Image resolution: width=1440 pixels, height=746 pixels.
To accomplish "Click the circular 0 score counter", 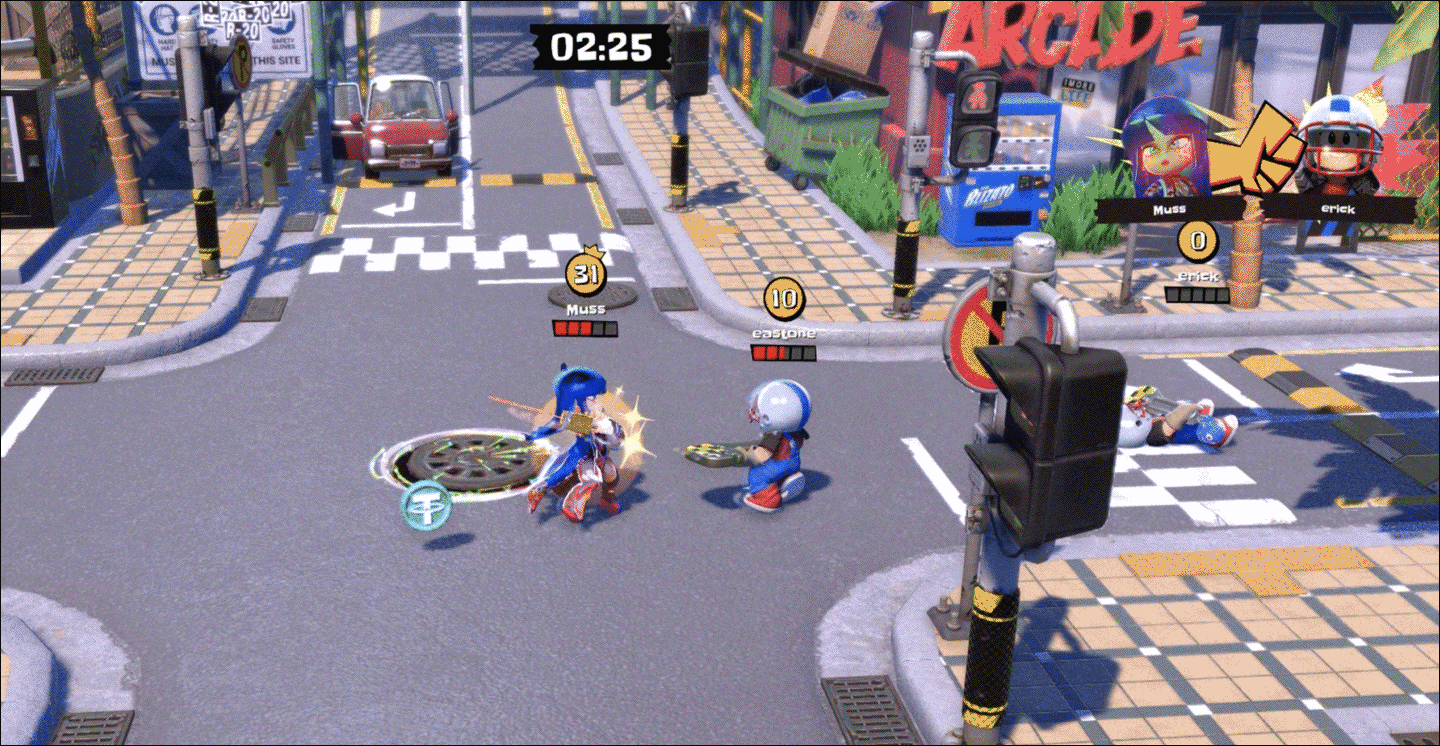I will 1197,240.
